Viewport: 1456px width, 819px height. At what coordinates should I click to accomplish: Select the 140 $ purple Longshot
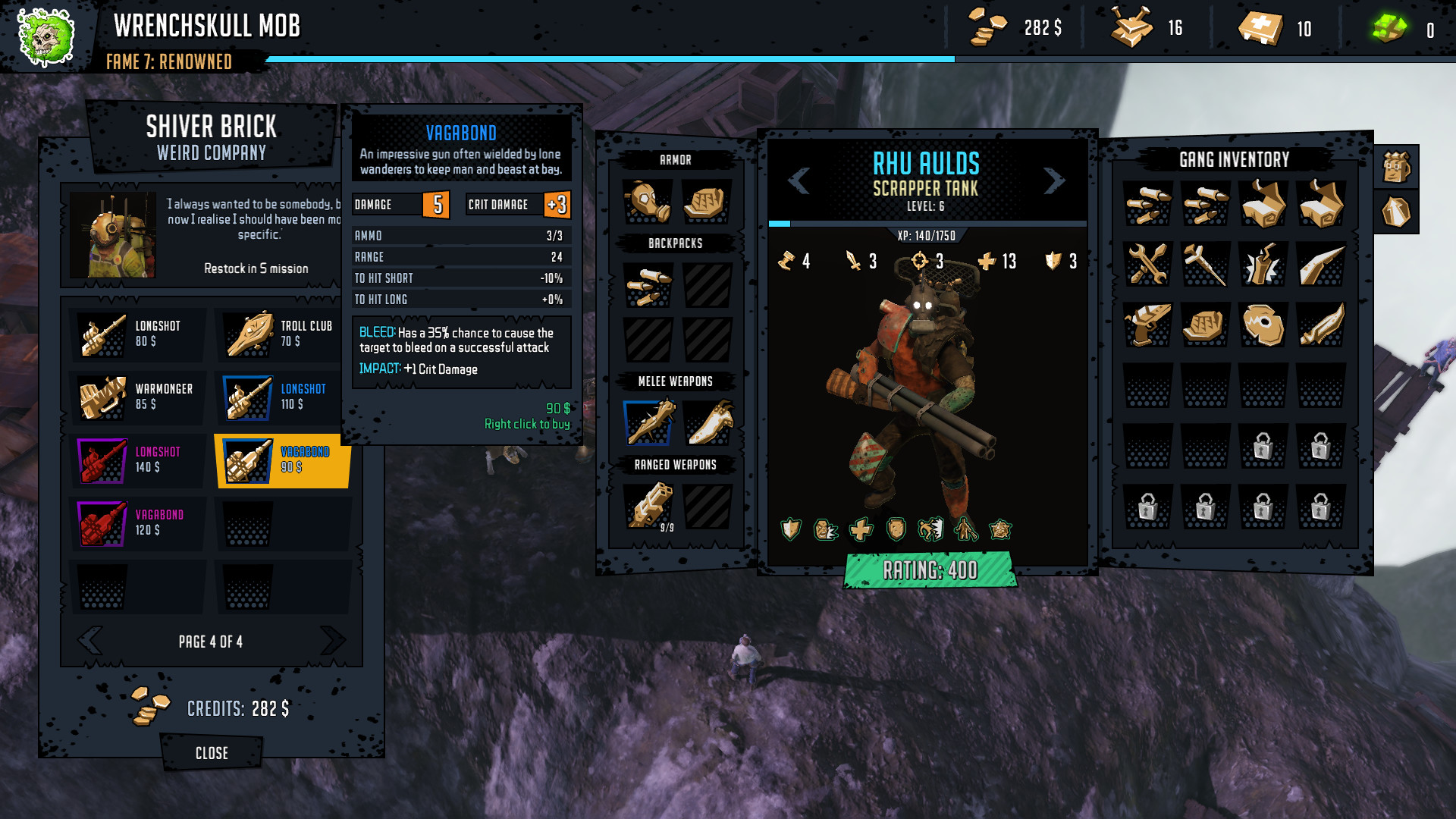136,460
